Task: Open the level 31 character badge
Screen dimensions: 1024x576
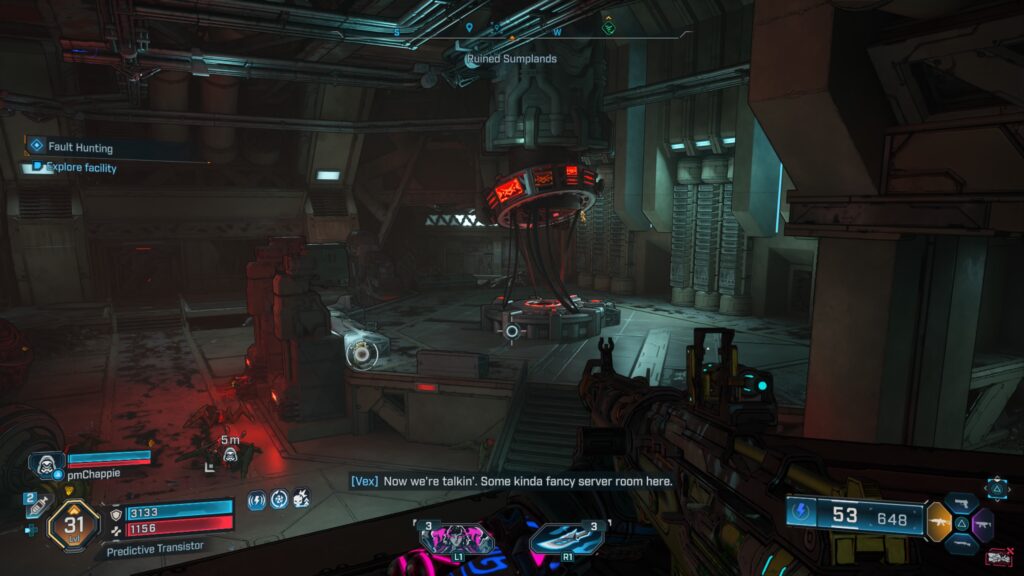Action: 73,522
